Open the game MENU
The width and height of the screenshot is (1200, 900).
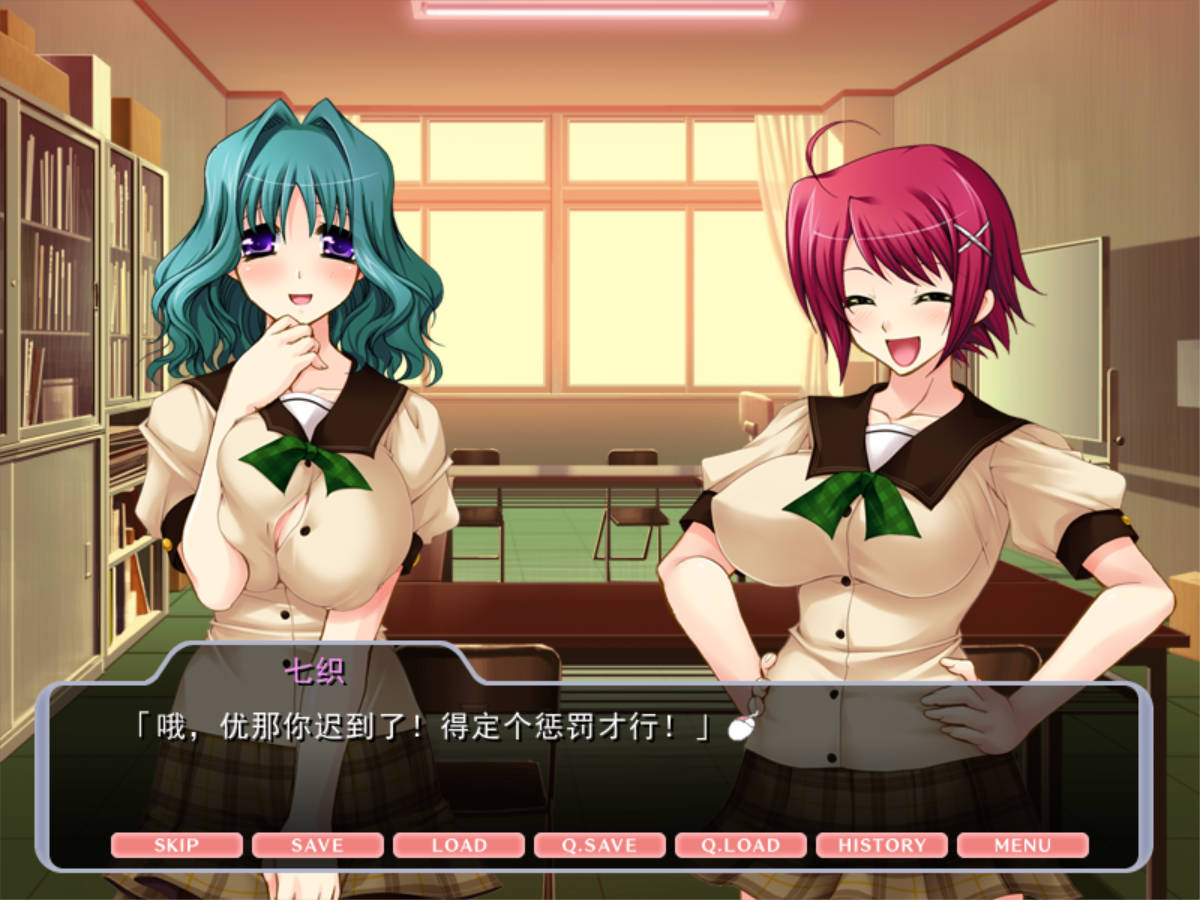coord(1022,845)
